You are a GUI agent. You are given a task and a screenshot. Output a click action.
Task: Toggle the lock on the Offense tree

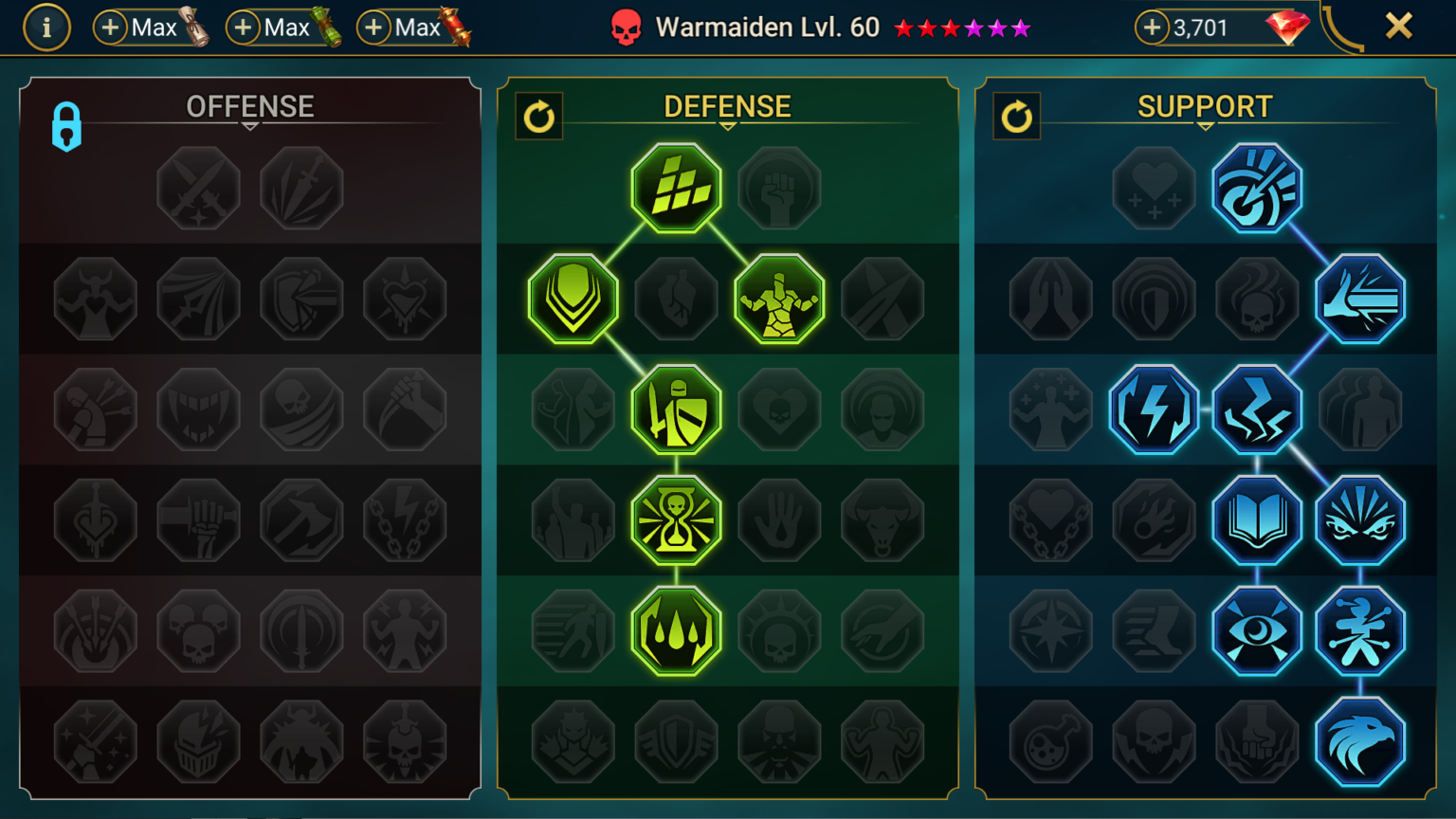tap(64, 126)
